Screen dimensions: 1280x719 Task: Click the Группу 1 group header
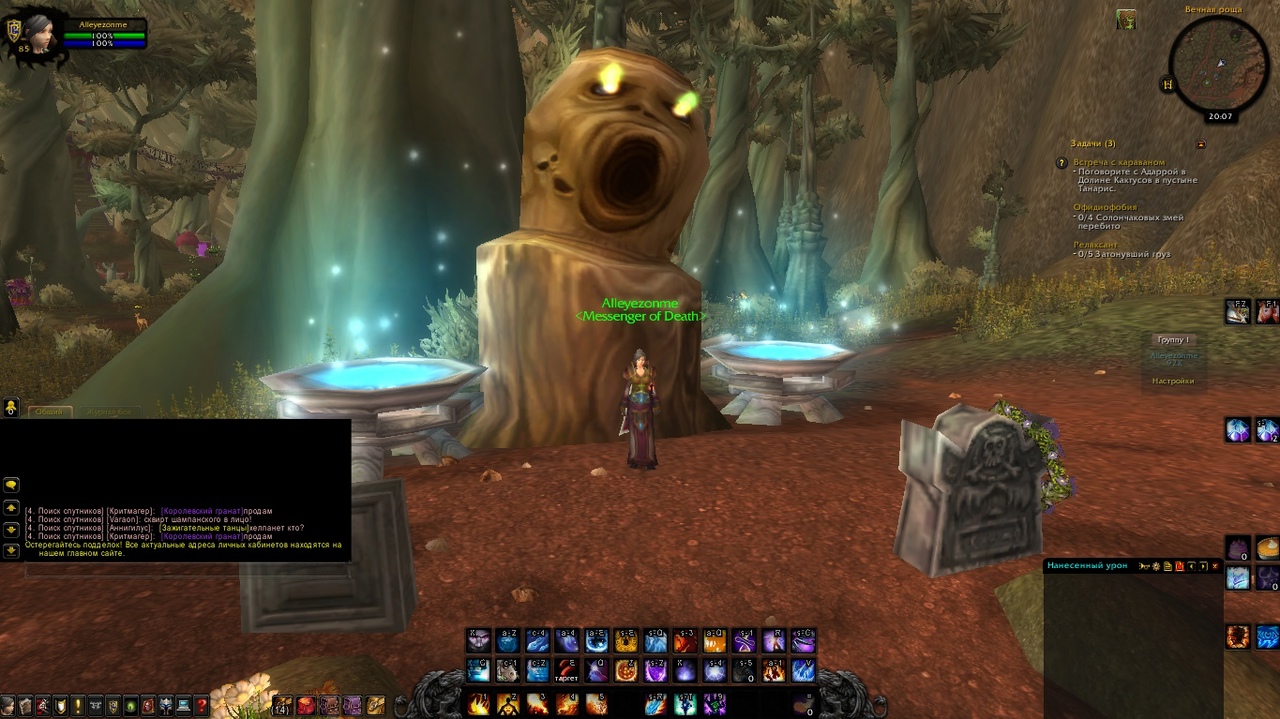(x=1173, y=340)
